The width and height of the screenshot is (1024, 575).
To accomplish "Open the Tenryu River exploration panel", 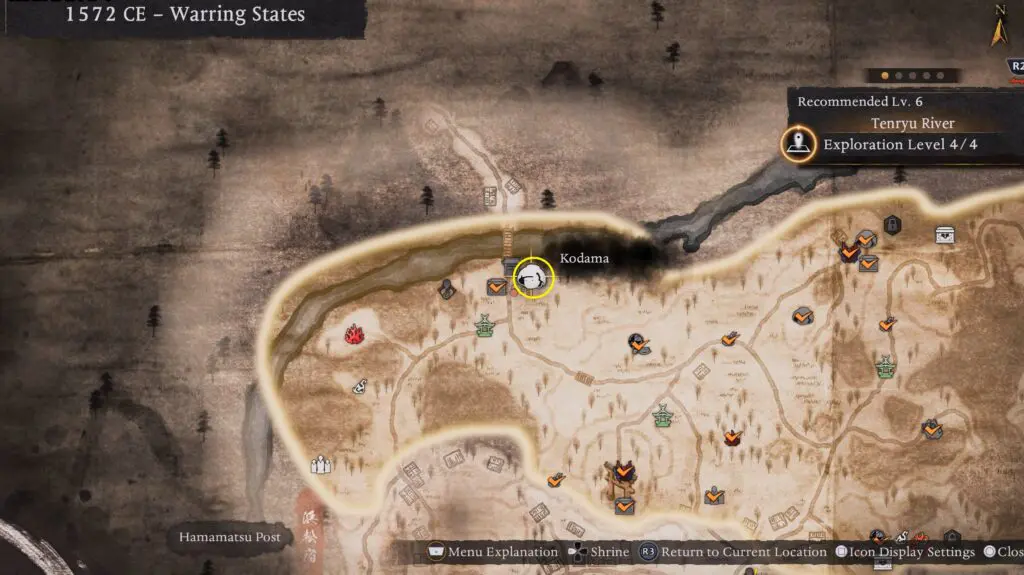I will (905, 134).
